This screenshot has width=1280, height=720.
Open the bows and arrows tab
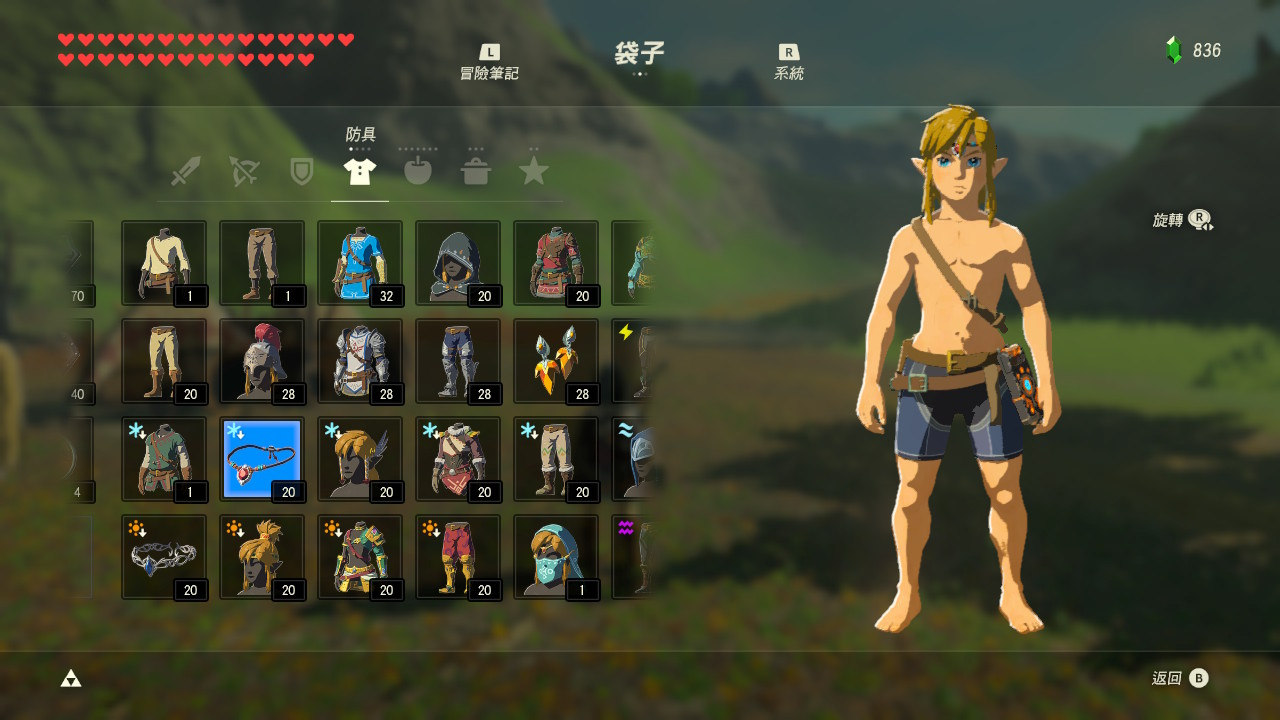click(243, 171)
